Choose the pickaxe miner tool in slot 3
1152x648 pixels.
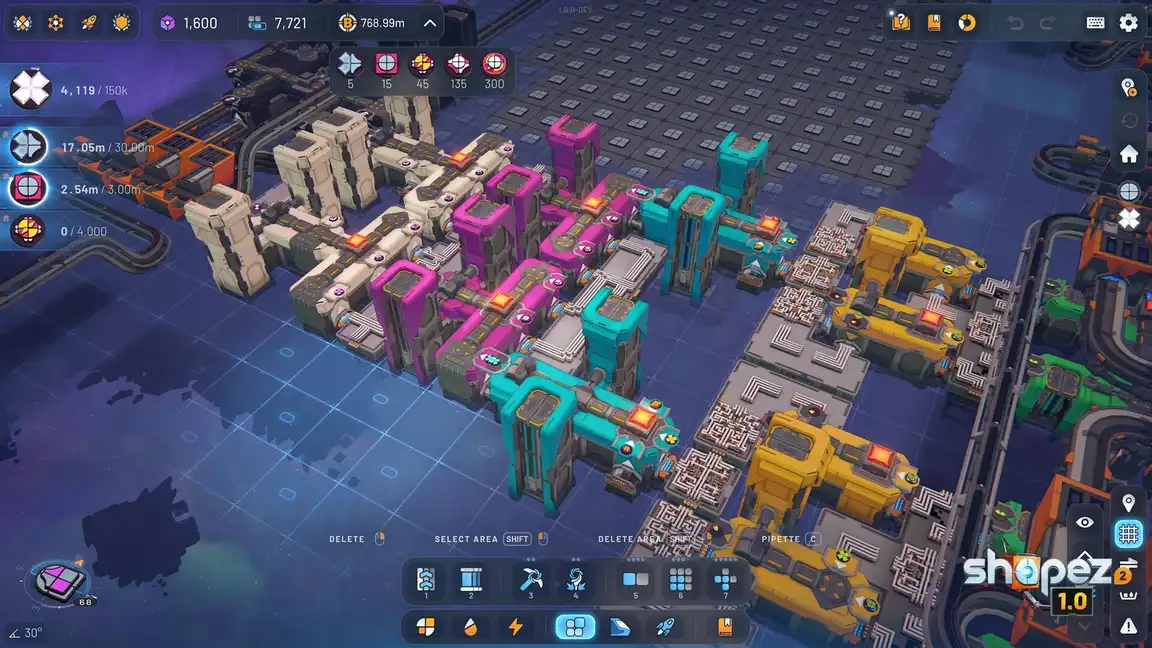530,579
